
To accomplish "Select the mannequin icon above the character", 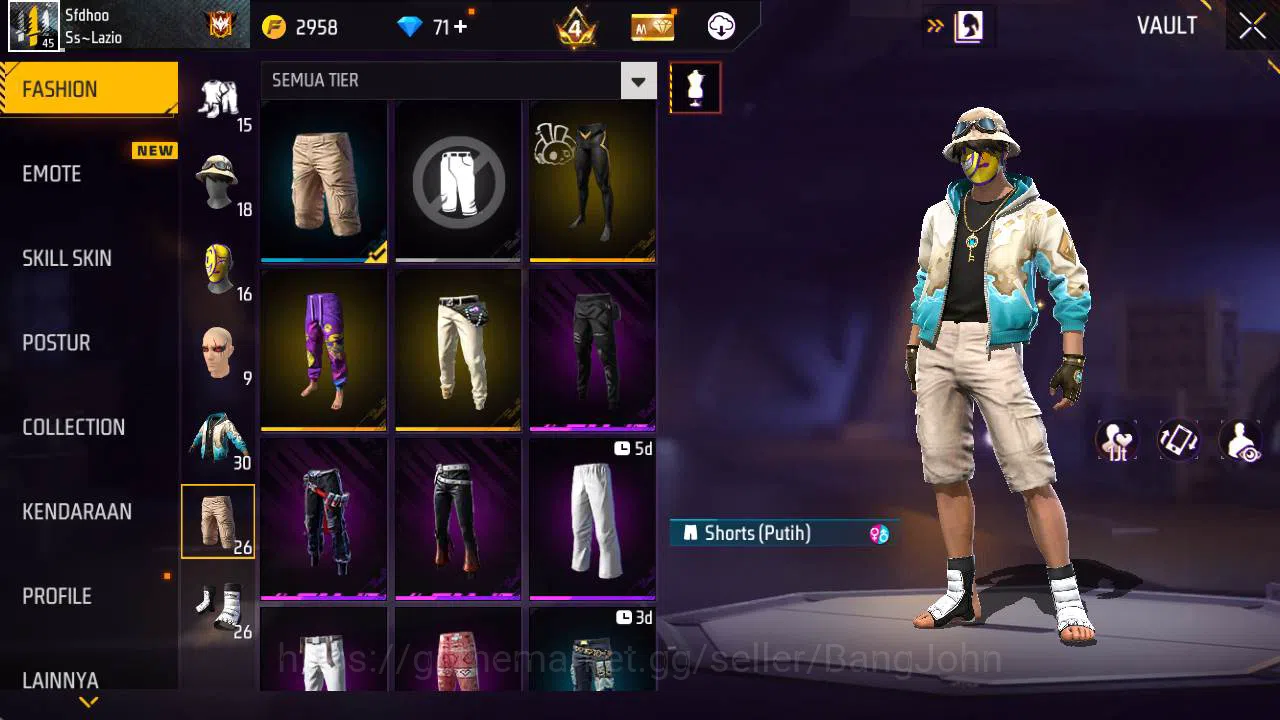I will (695, 87).
